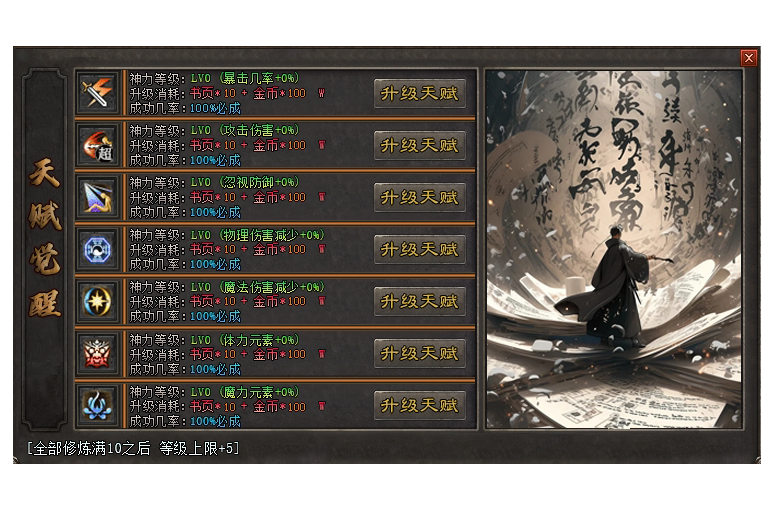Upgrade the 魔法伤害减少 talent
The height and width of the screenshot is (510, 775).
[x=420, y=302]
